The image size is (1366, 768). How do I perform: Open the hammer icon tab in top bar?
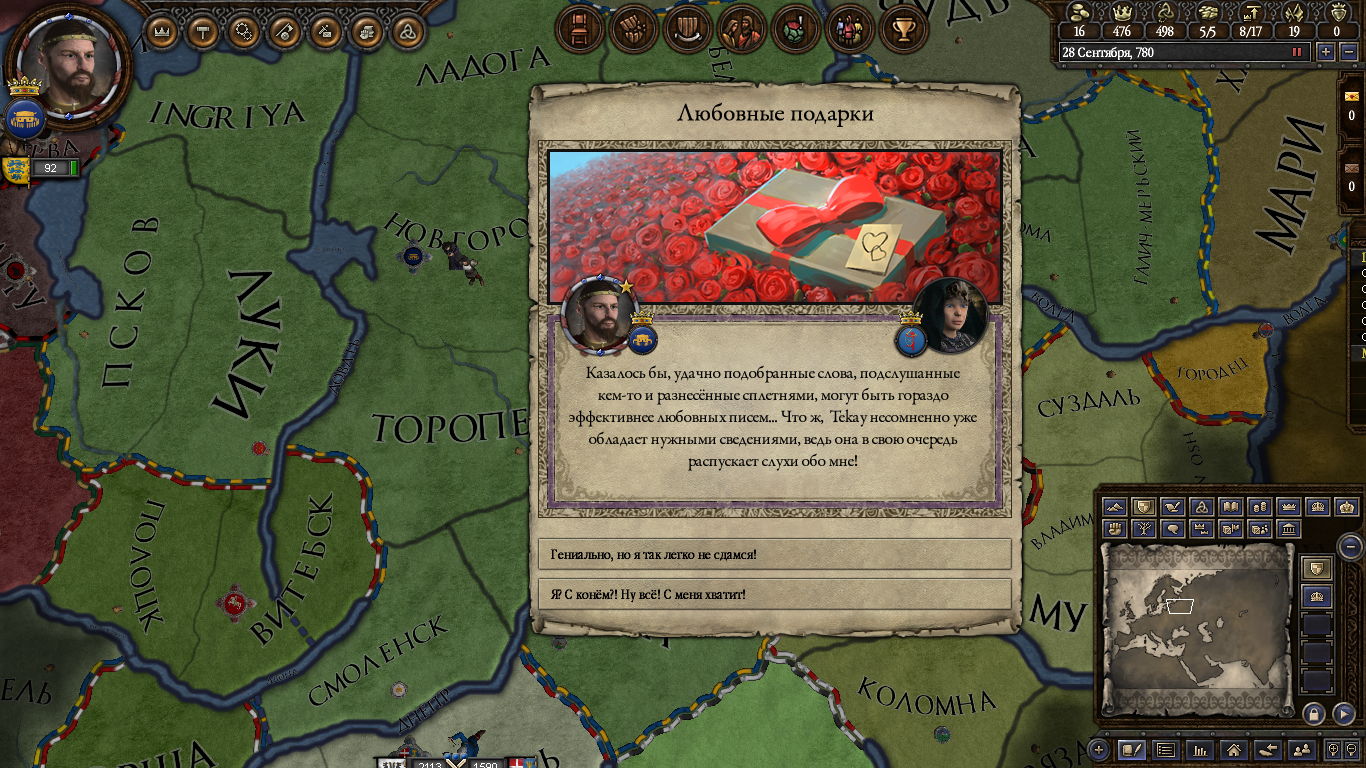[x=203, y=32]
